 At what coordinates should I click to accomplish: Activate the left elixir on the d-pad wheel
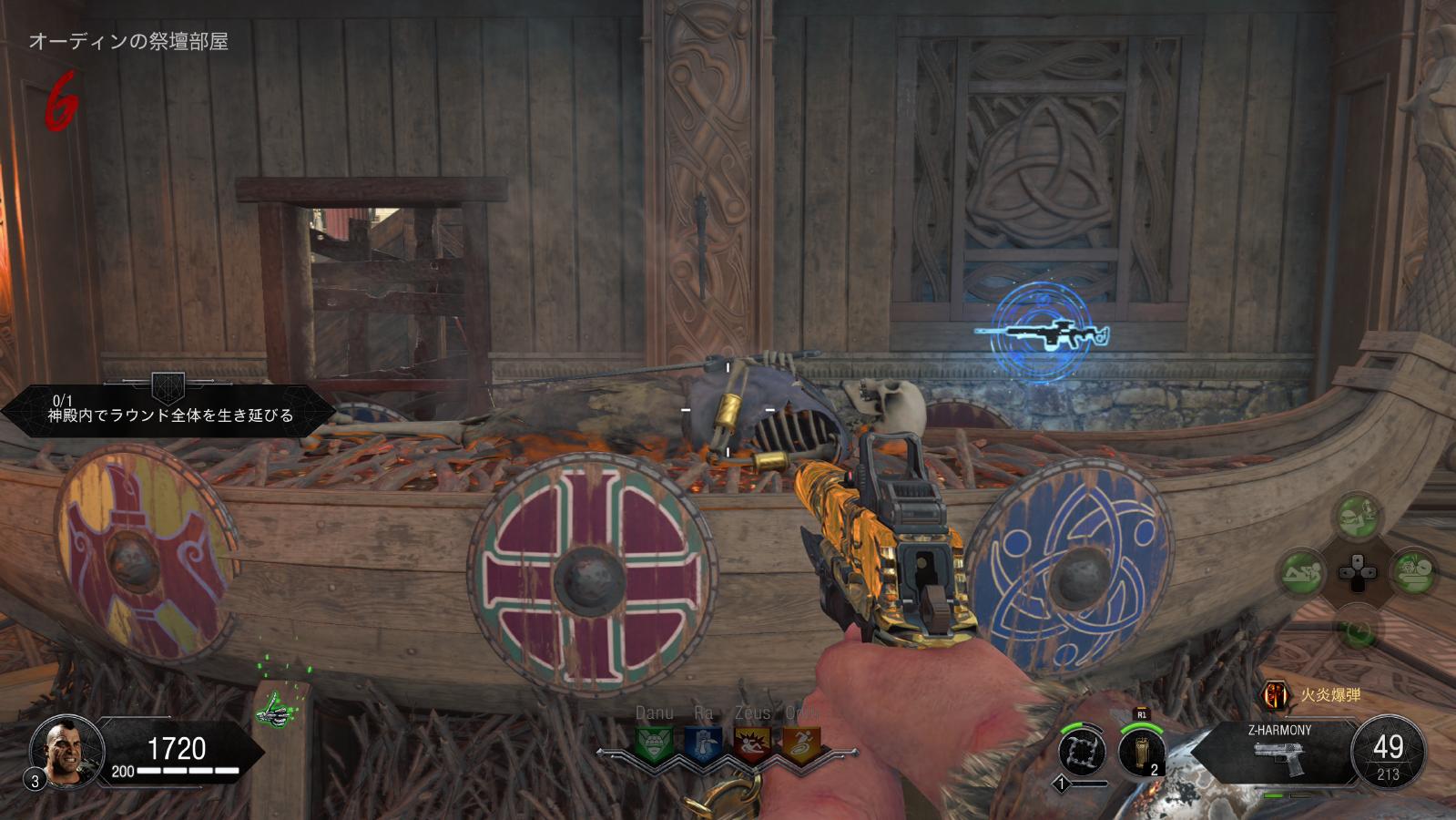pyautogui.click(x=1302, y=572)
